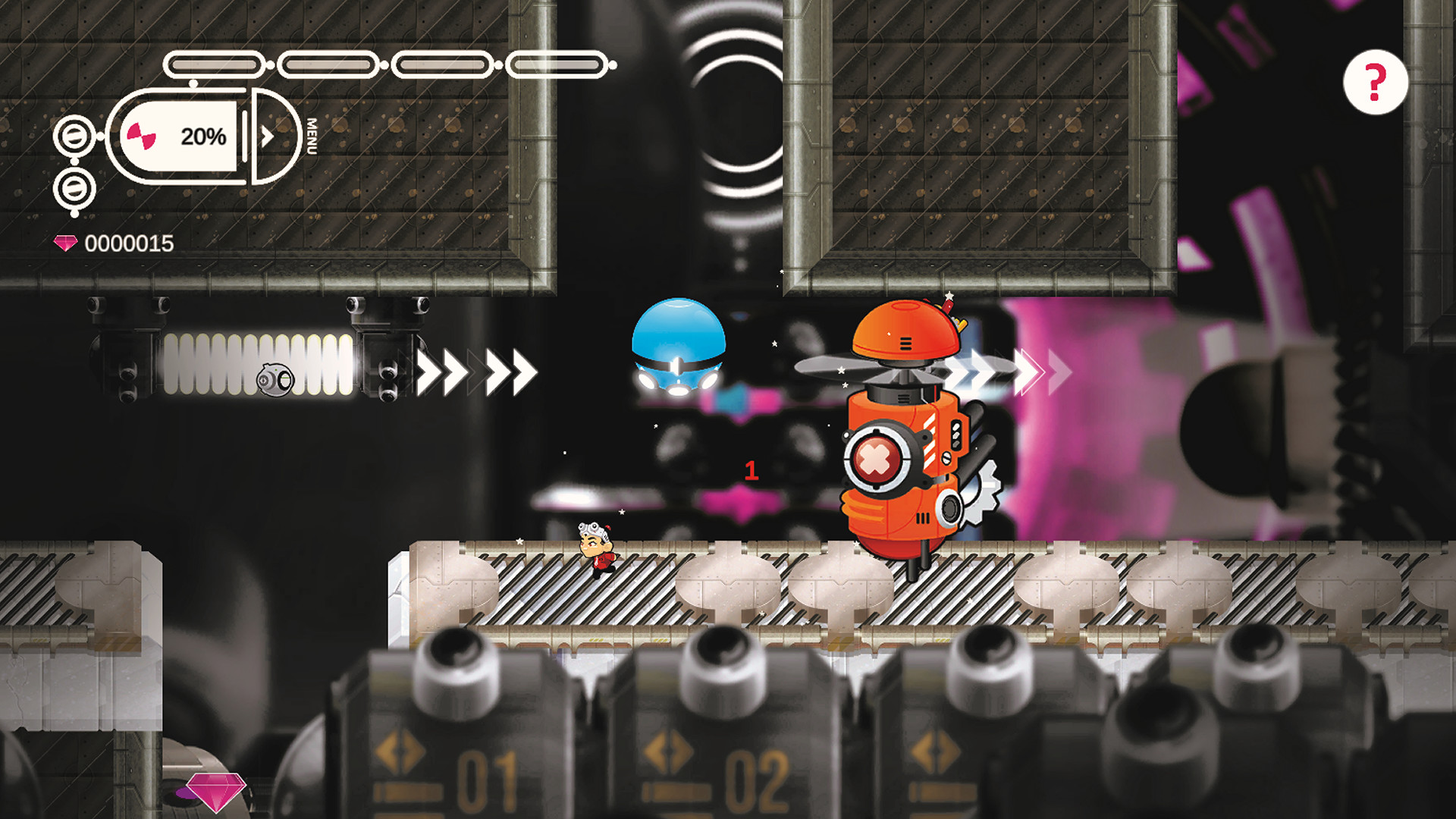Viewport: 1456px width, 819px height.
Task: Open the MENU labeled button
Action: (312, 136)
